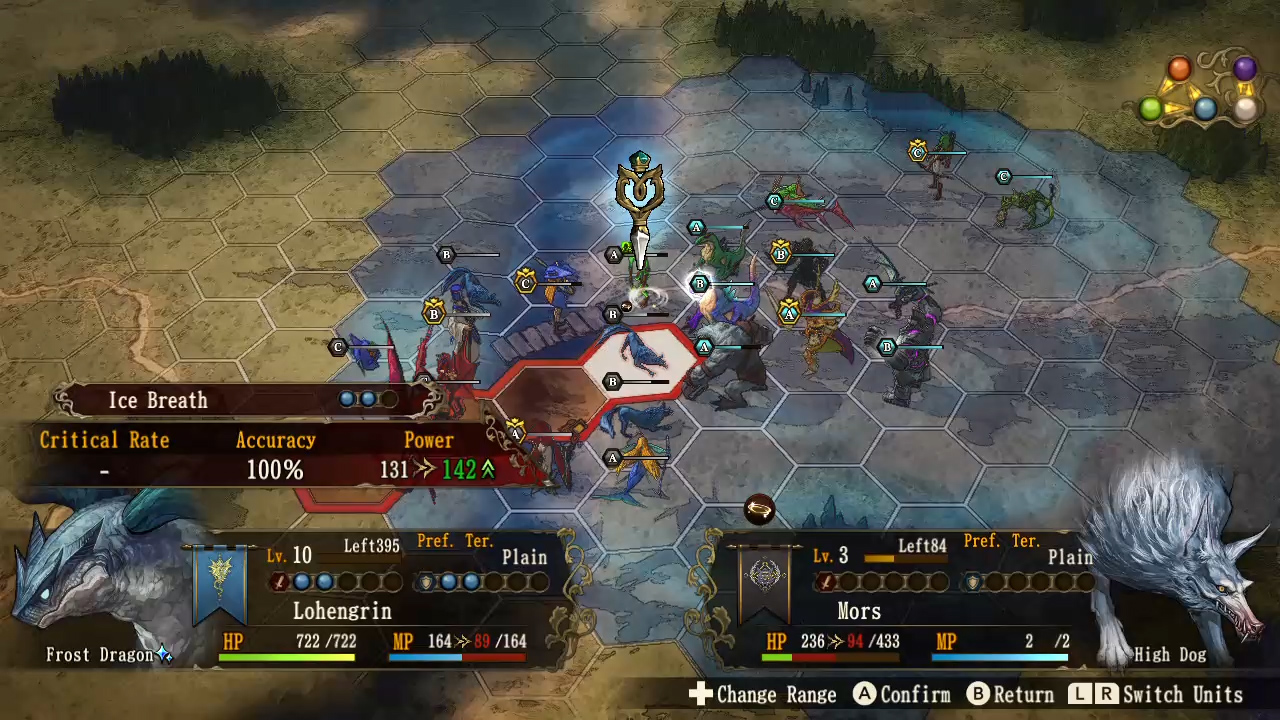Open unit C's marker by the red flyer
Viewport: 1280px width, 720px height.
(x=775, y=201)
